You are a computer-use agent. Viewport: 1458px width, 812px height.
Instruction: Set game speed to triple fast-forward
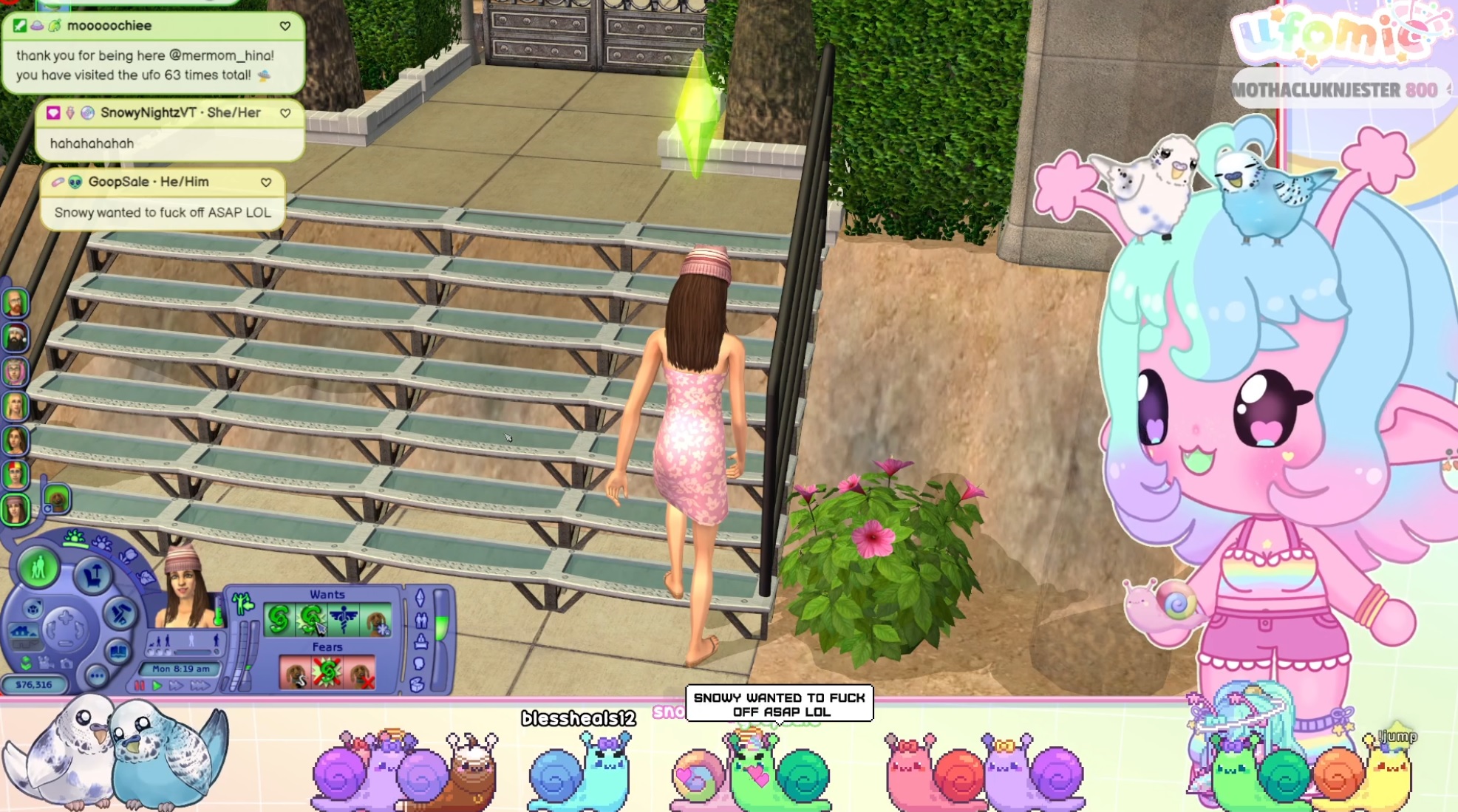[x=200, y=686]
